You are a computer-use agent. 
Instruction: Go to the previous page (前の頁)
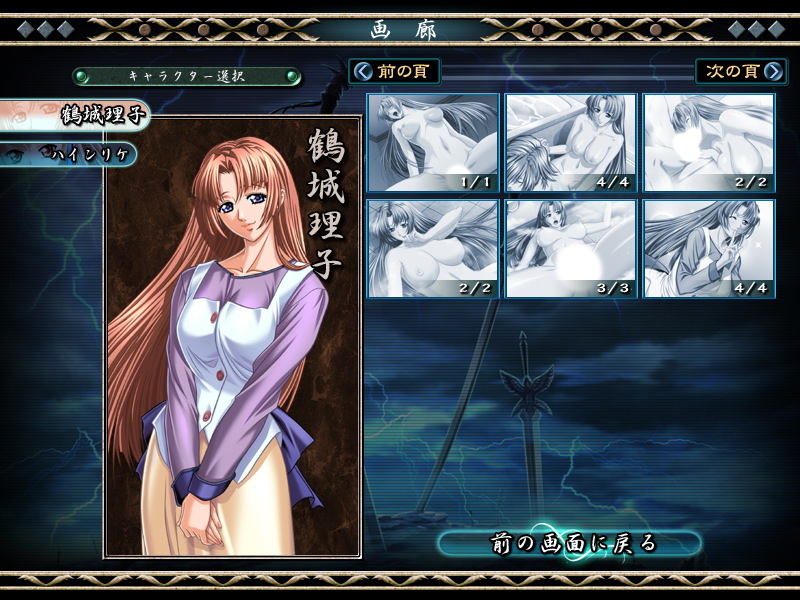pos(394,71)
